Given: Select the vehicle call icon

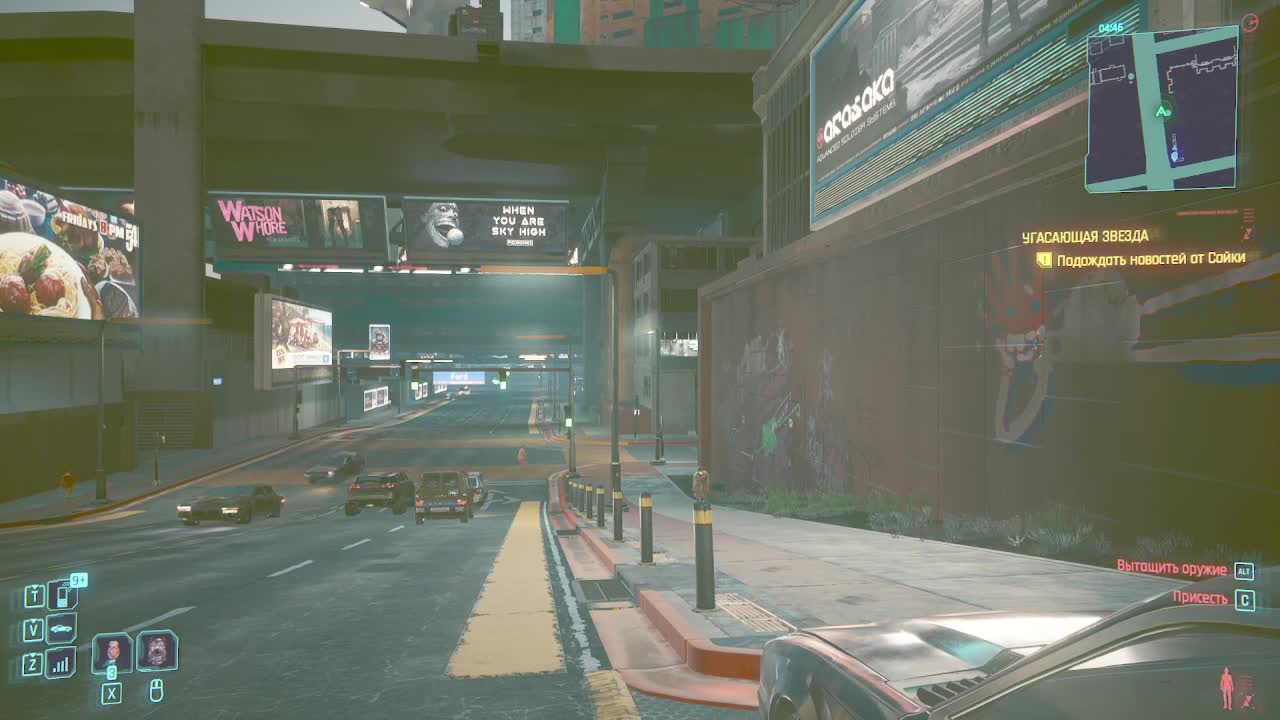Looking at the screenshot, I should tap(62, 628).
